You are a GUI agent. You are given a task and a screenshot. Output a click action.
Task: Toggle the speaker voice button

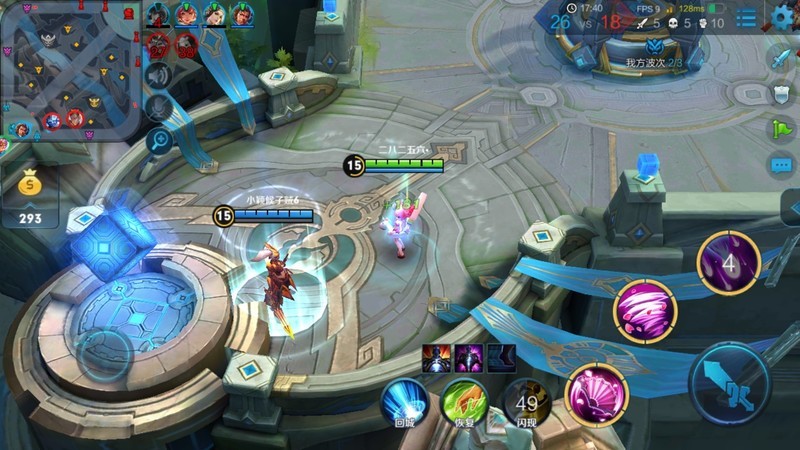tap(159, 75)
